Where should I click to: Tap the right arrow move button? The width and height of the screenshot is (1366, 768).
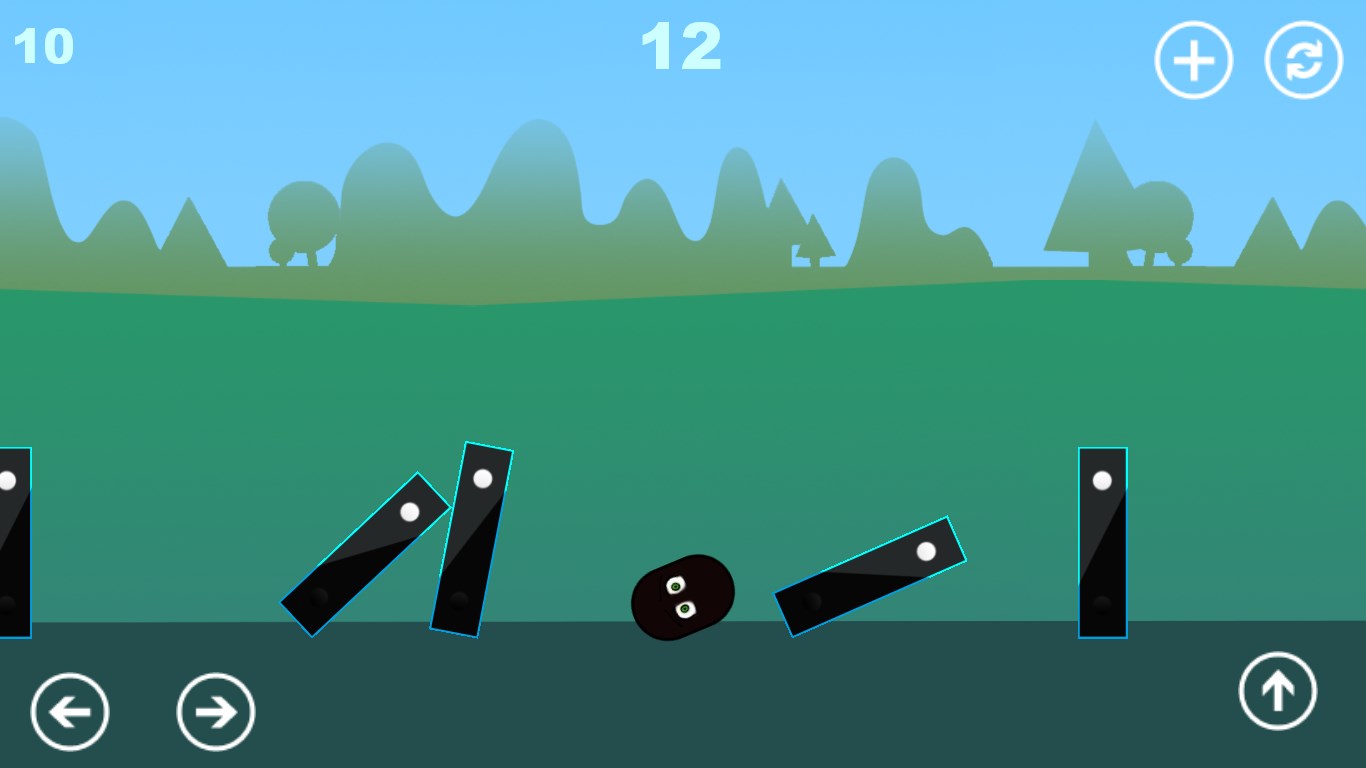(x=216, y=712)
